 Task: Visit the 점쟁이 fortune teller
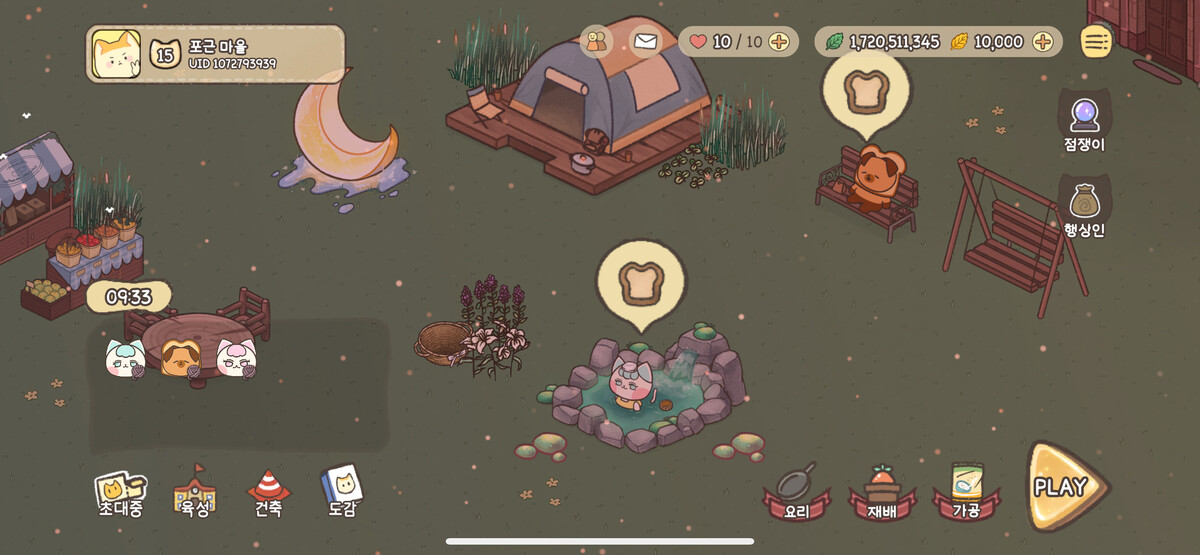1084,124
